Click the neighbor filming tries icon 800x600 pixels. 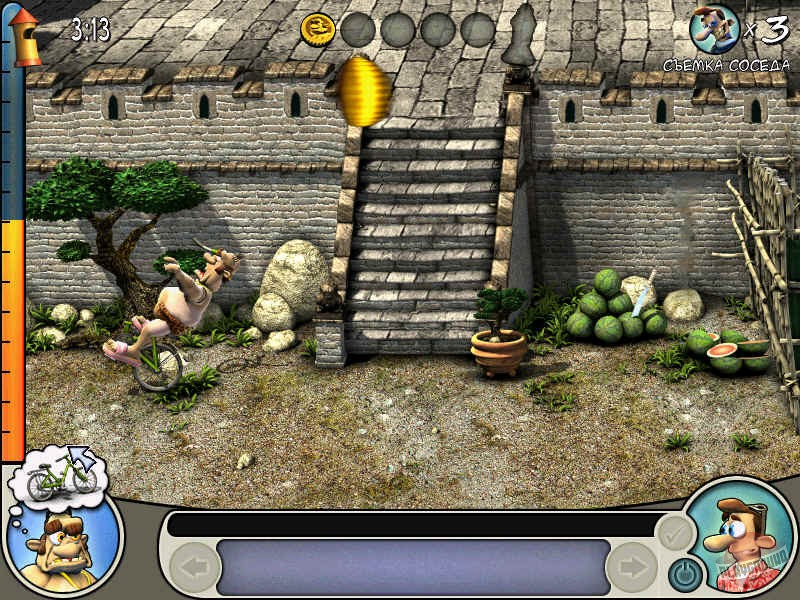coord(712,27)
